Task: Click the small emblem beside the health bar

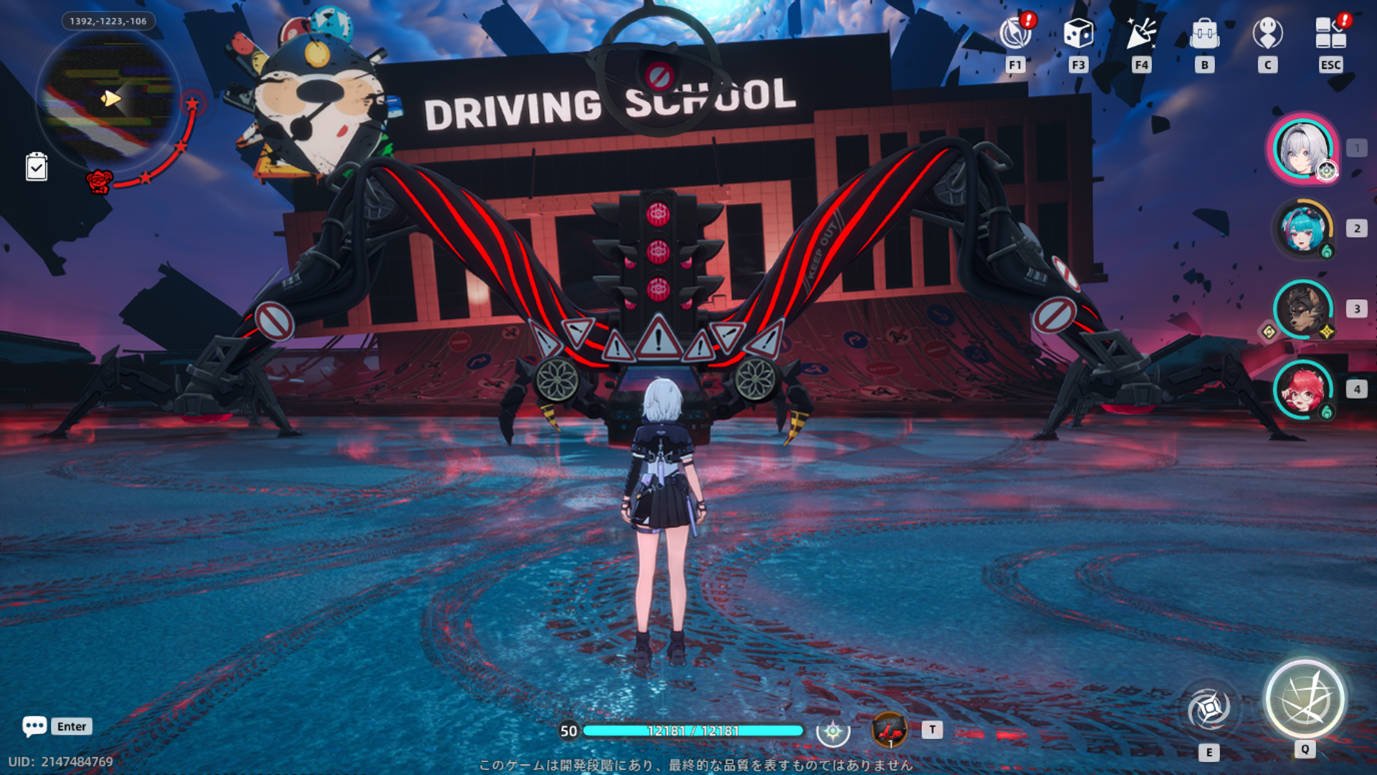Action: point(833,731)
